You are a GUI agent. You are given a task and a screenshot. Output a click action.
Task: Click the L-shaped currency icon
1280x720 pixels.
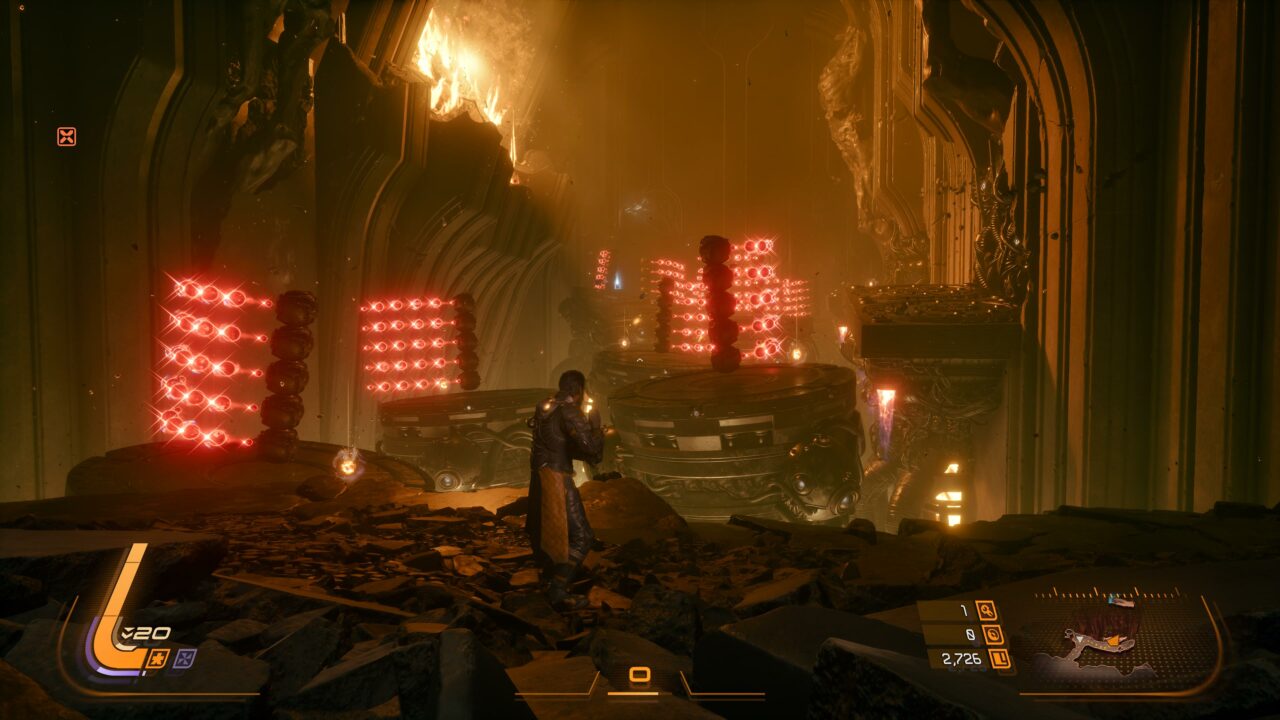click(x=998, y=658)
